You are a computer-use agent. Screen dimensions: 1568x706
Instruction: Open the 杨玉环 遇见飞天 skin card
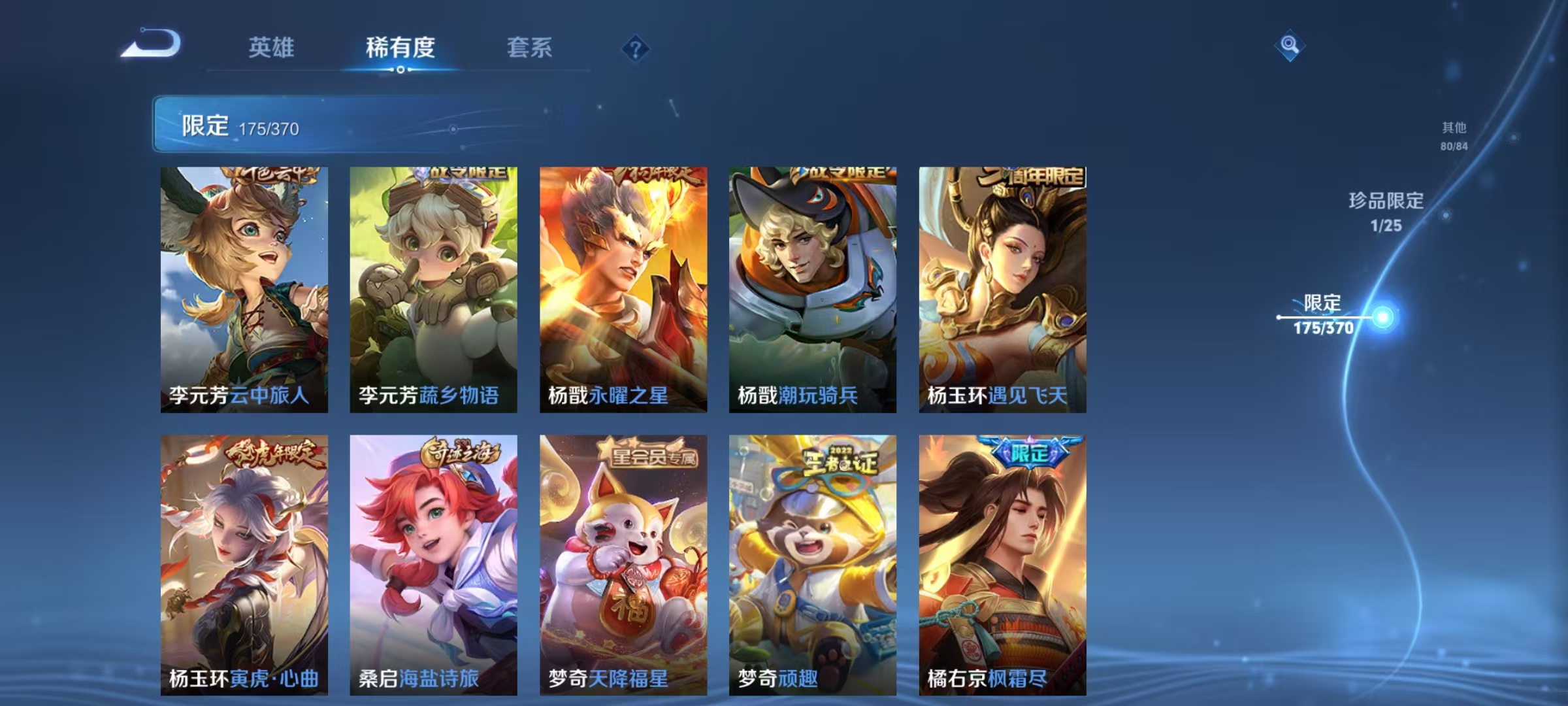tap(1001, 288)
